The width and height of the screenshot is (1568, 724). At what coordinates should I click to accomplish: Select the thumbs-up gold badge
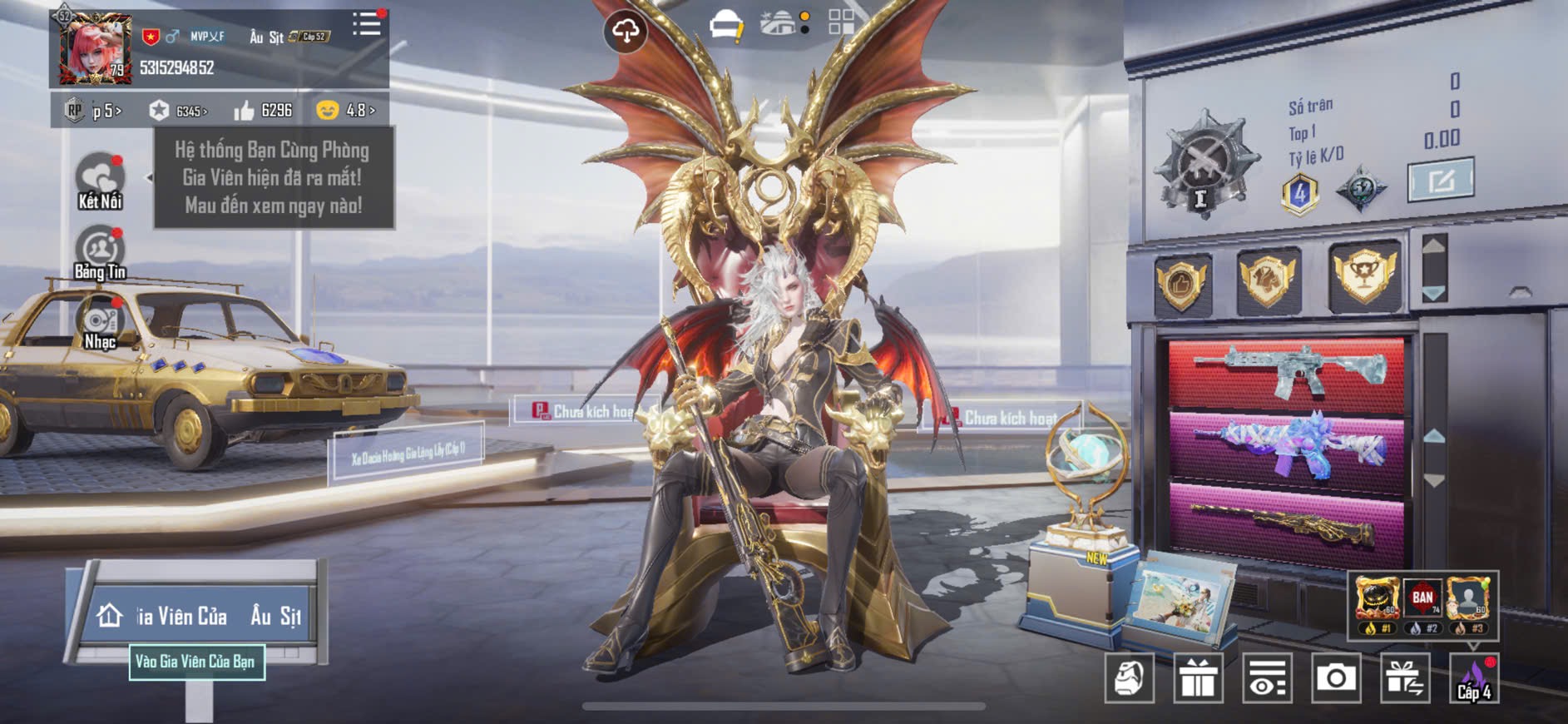[x=1181, y=283]
